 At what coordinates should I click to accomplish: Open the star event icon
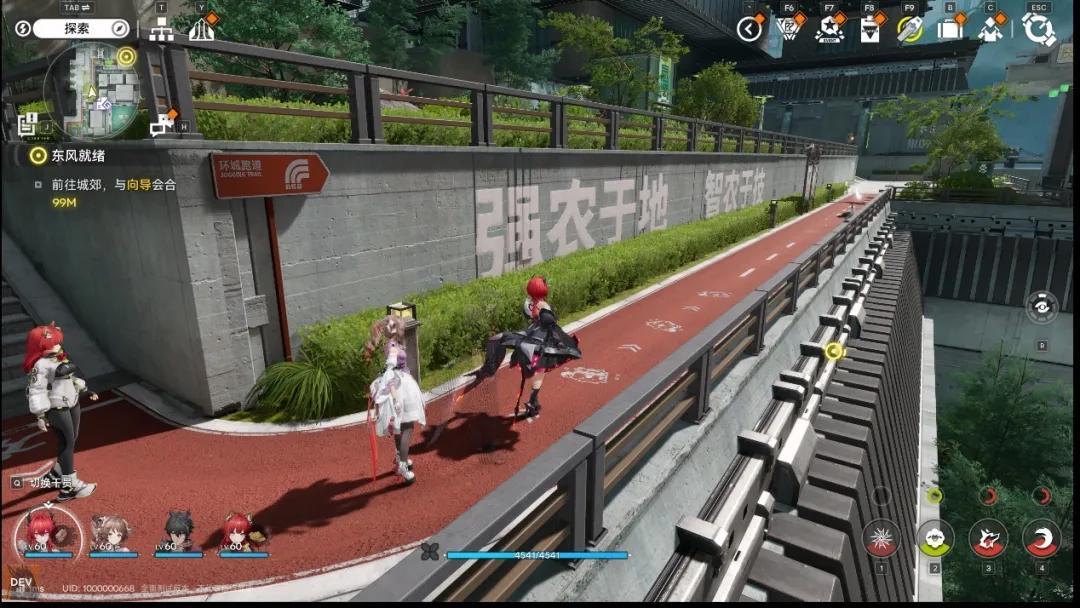click(829, 30)
